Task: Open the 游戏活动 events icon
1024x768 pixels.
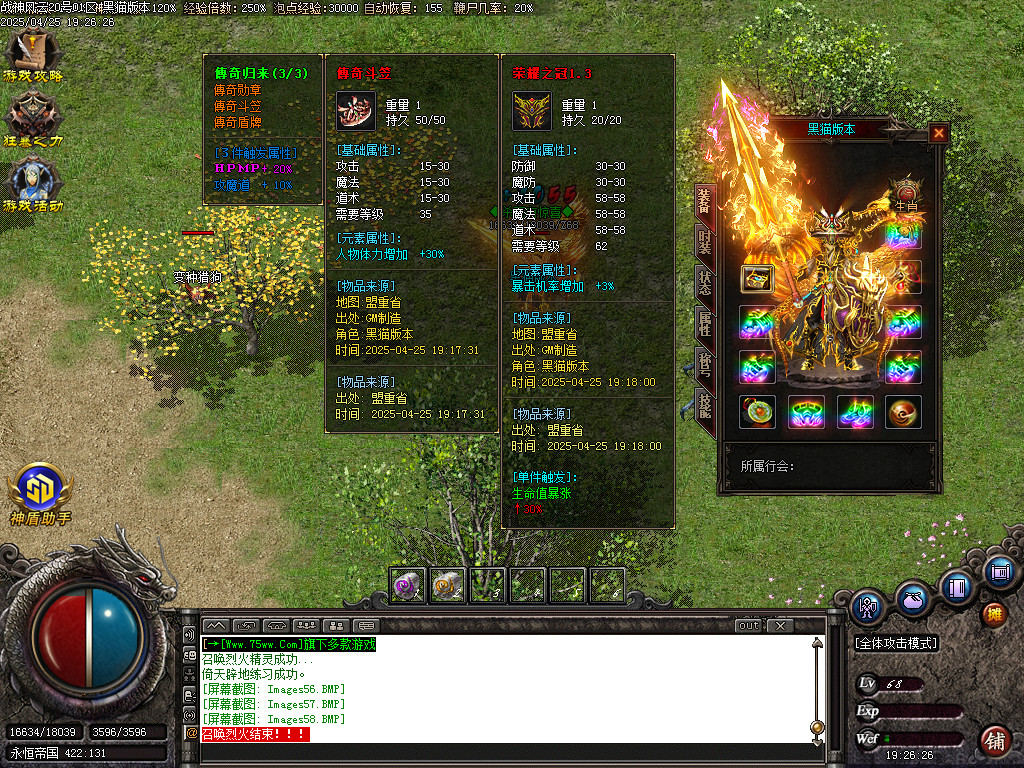Action: tap(33, 184)
